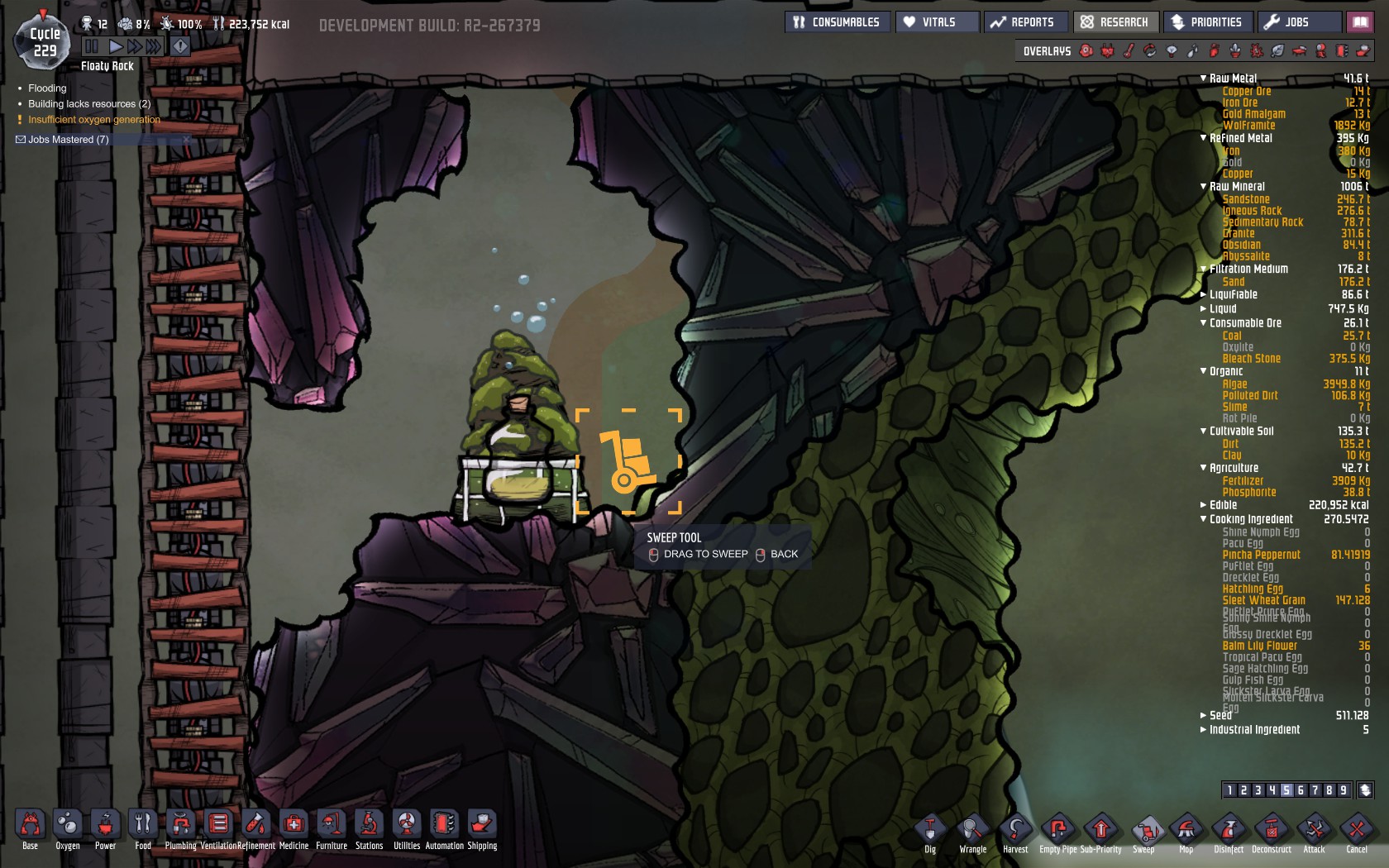
Task: Set priority level 5
Action: pos(1286,790)
